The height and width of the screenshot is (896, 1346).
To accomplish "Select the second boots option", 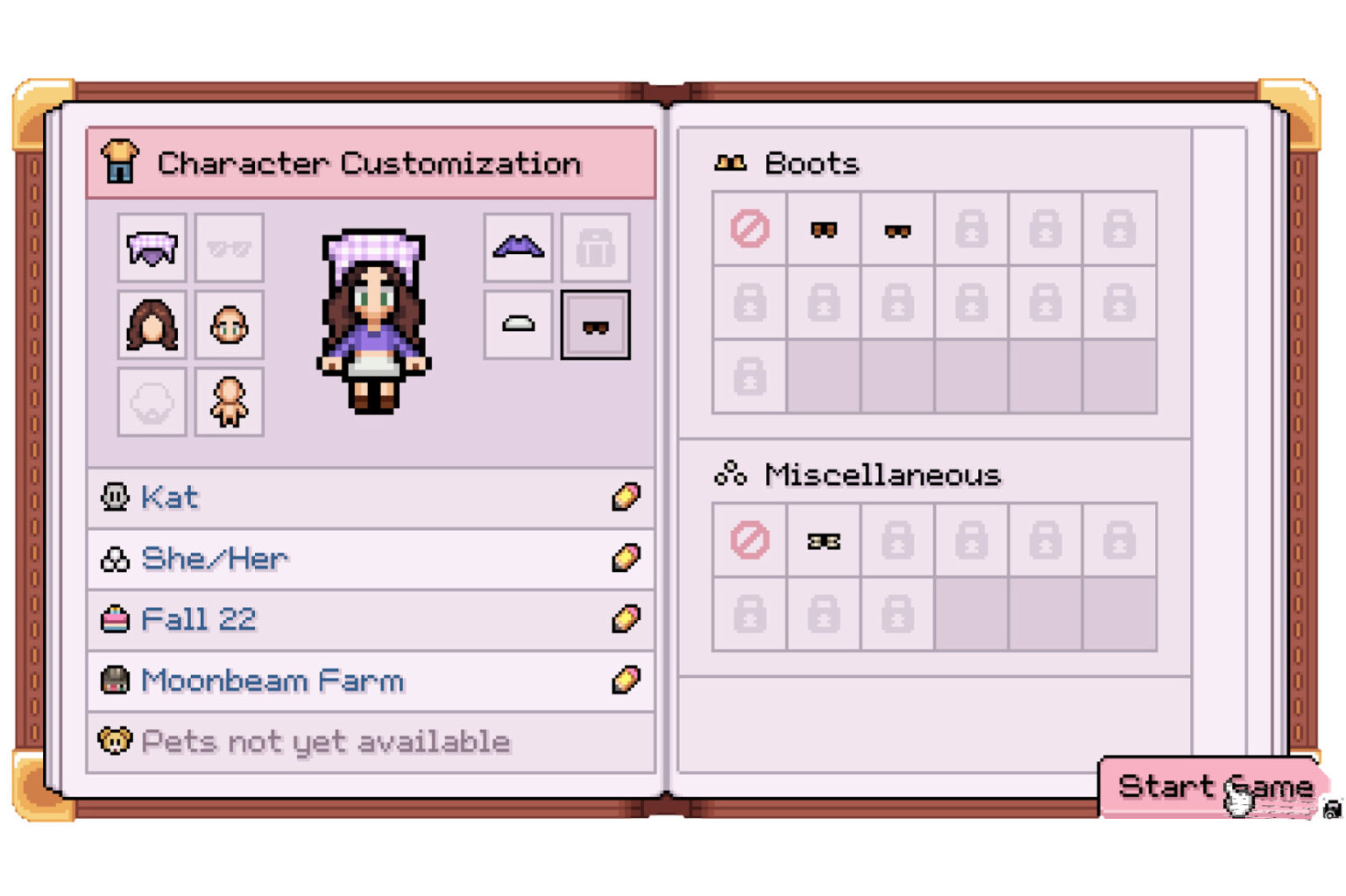I will [896, 230].
